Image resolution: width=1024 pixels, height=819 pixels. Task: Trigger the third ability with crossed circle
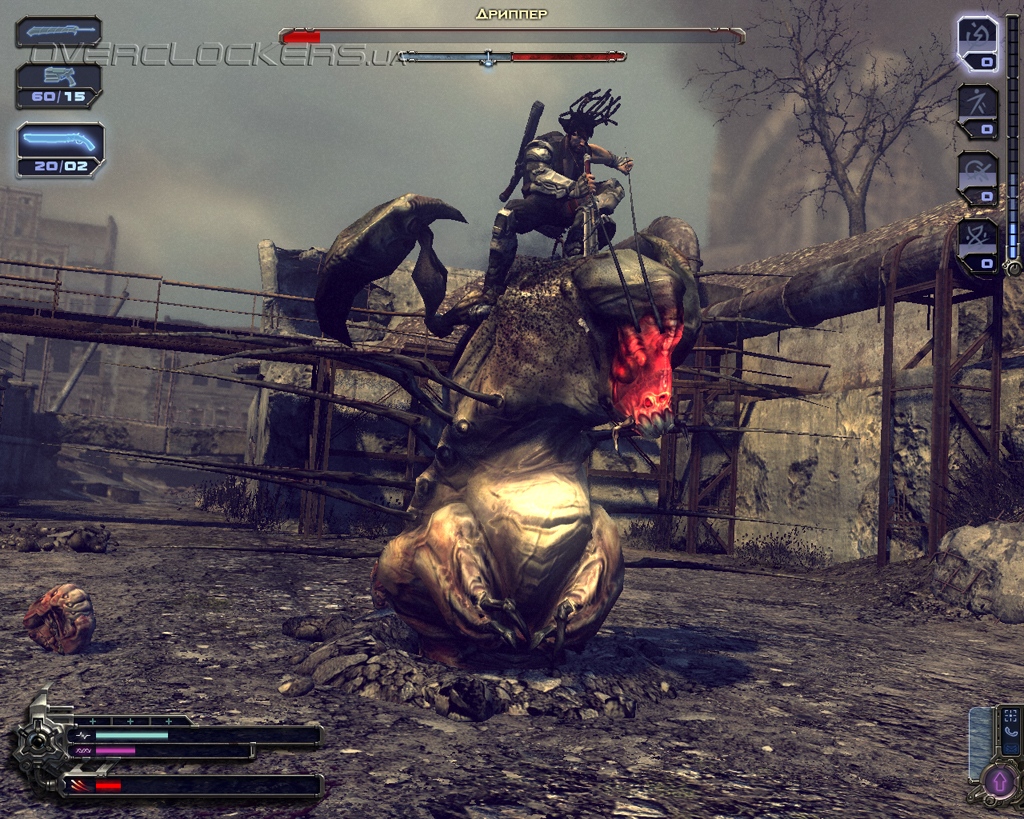[977, 178]
